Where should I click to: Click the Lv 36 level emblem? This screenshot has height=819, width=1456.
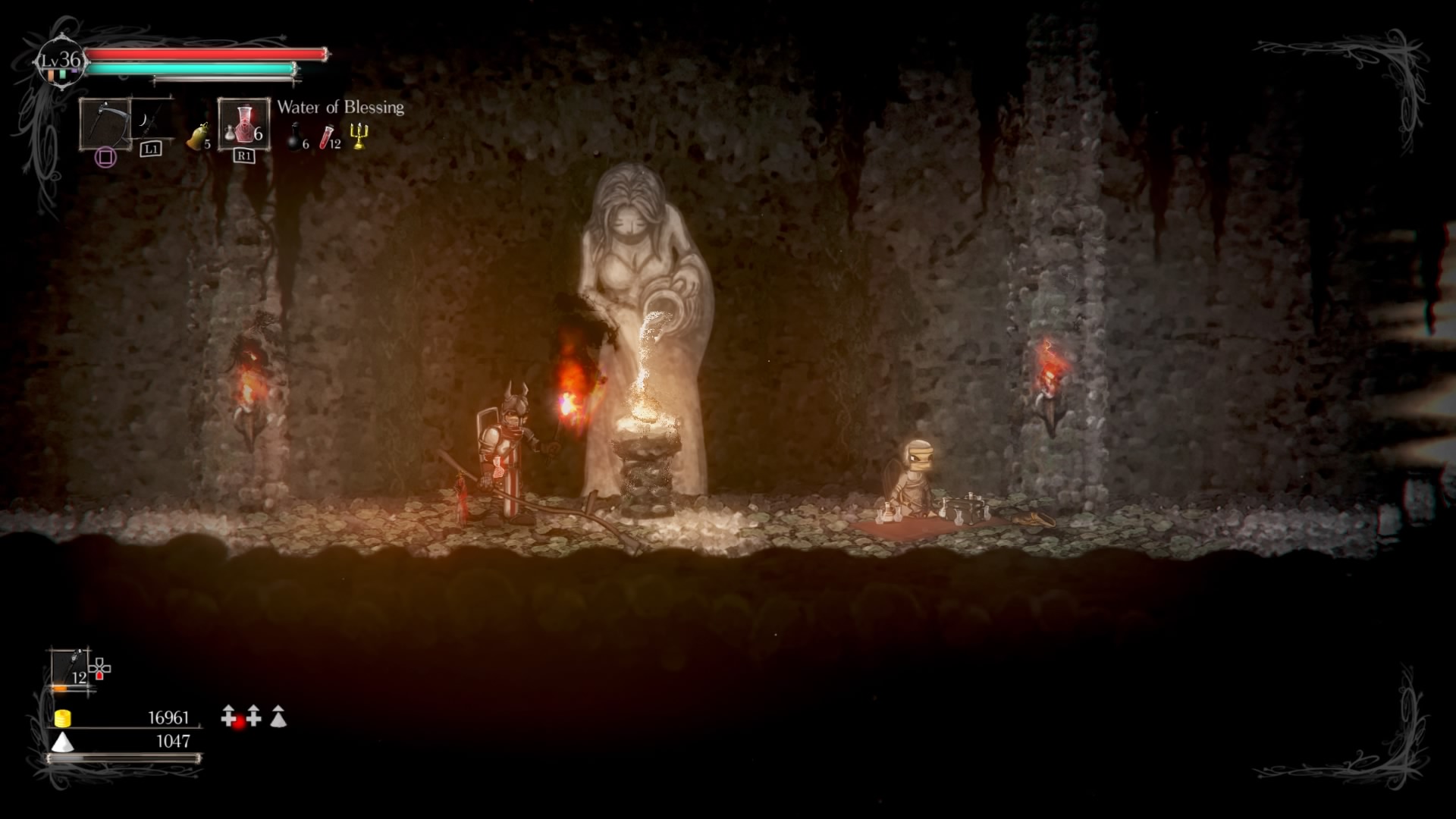pos(61,61)
